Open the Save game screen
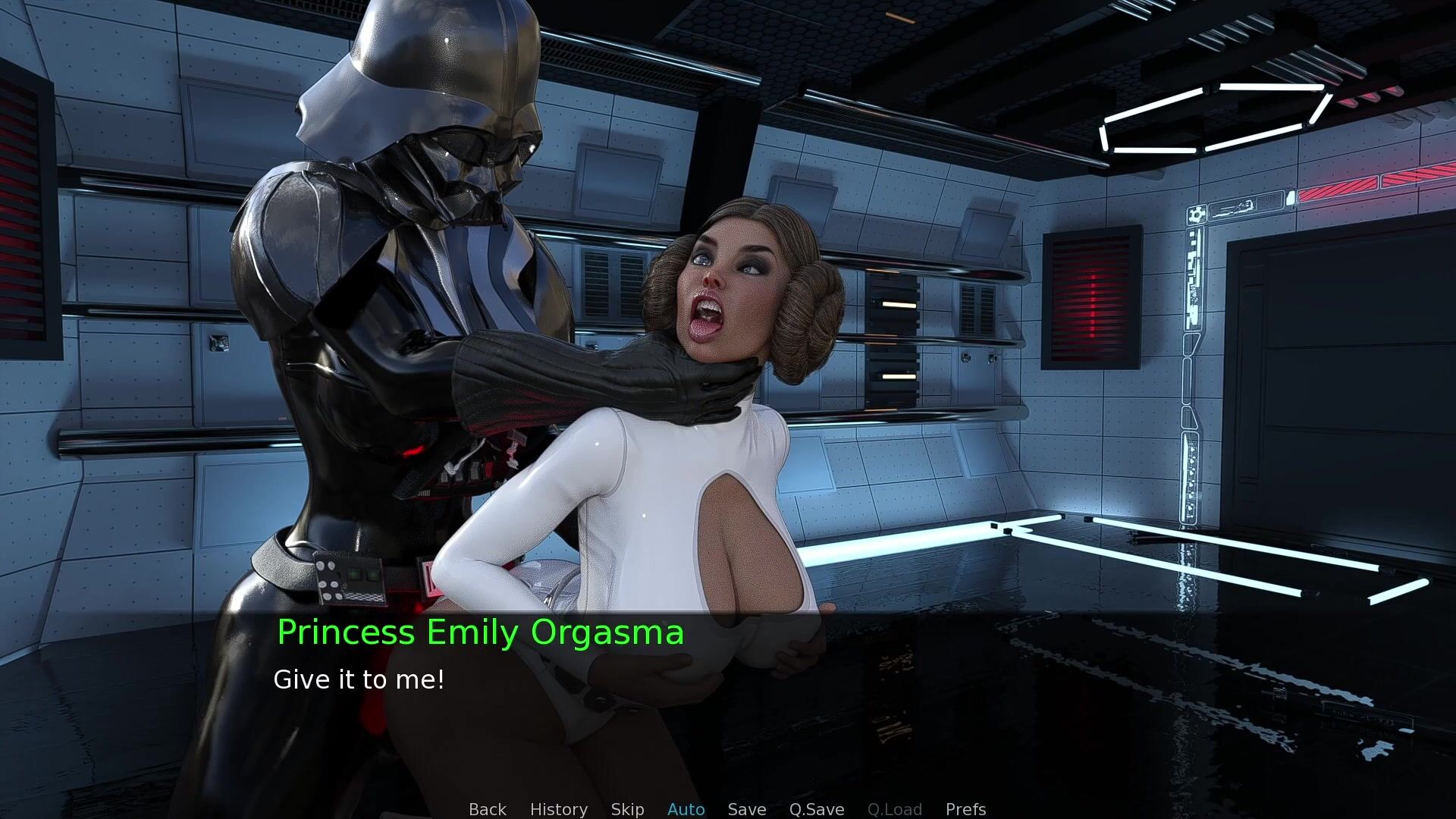 [746, 809]
